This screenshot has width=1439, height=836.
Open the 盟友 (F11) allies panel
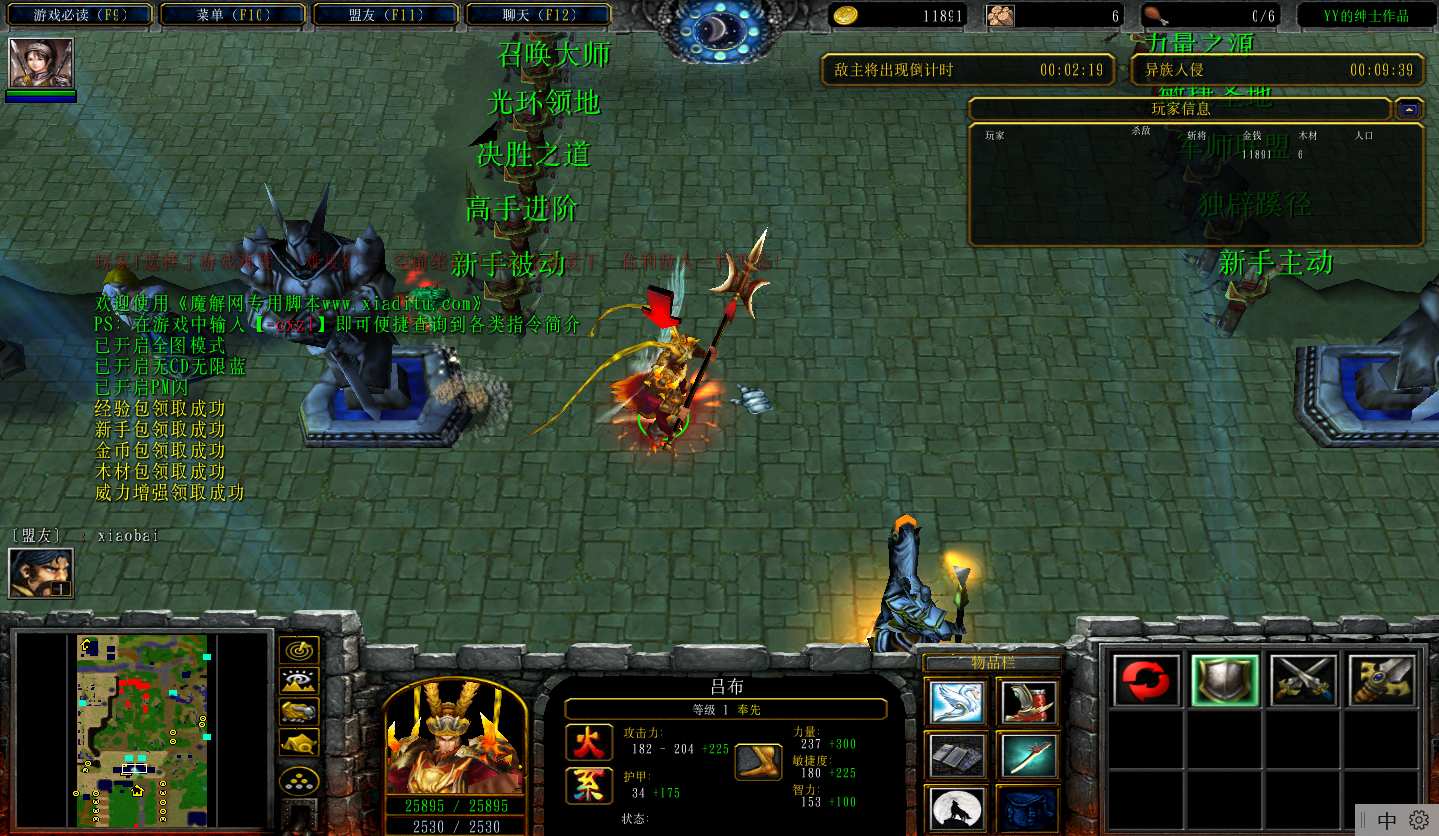coord(386,15)
